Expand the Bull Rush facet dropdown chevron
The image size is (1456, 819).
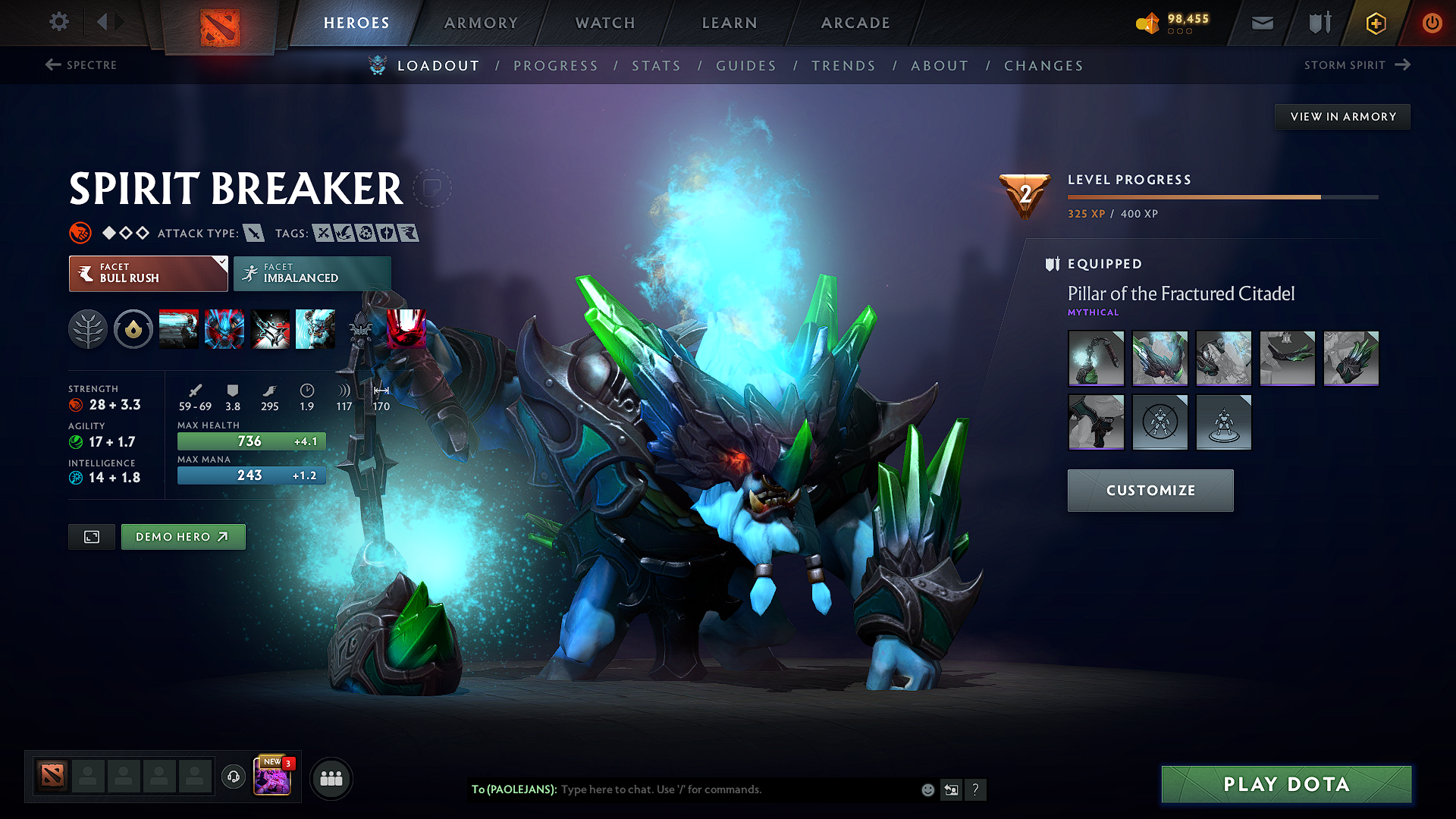(x=221, y=262)
